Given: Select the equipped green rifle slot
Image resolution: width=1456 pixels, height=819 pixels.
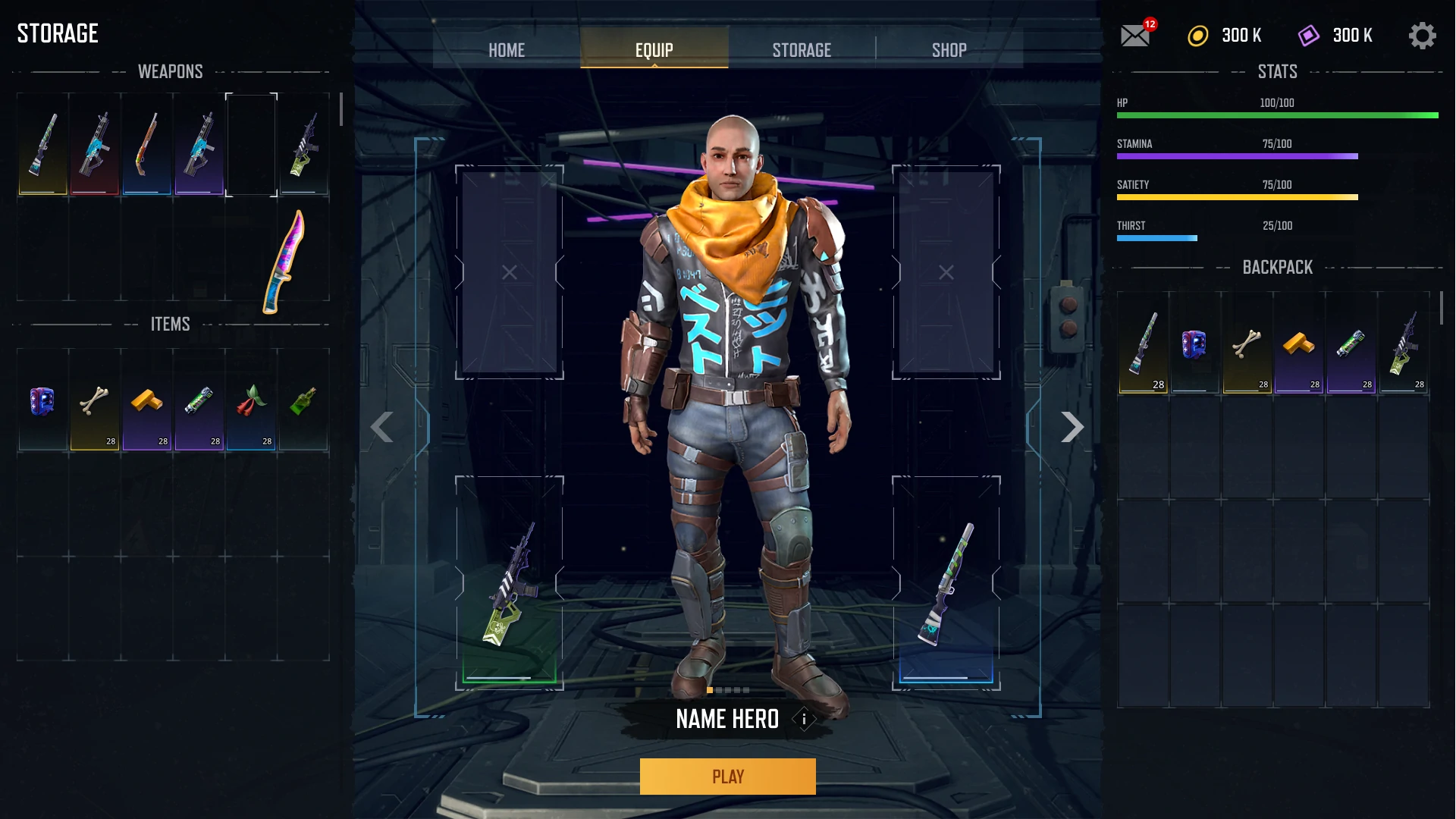Looking at the screenshot, I should point(510,584).
